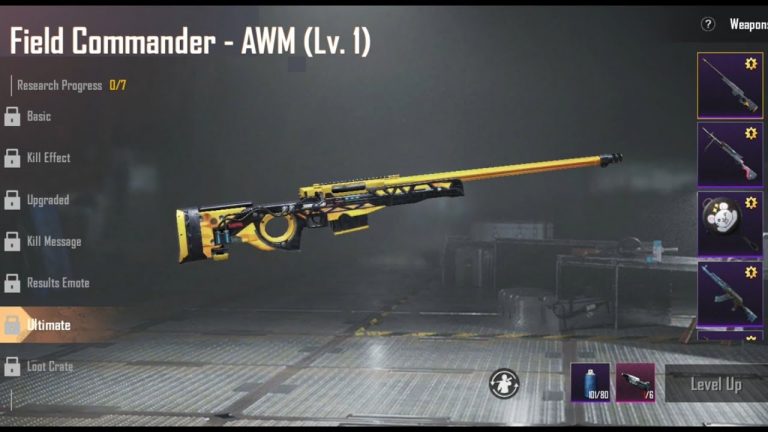Open the Loot Crate stage
Viewport: 768px width, 432px height.
click(49, 367)
